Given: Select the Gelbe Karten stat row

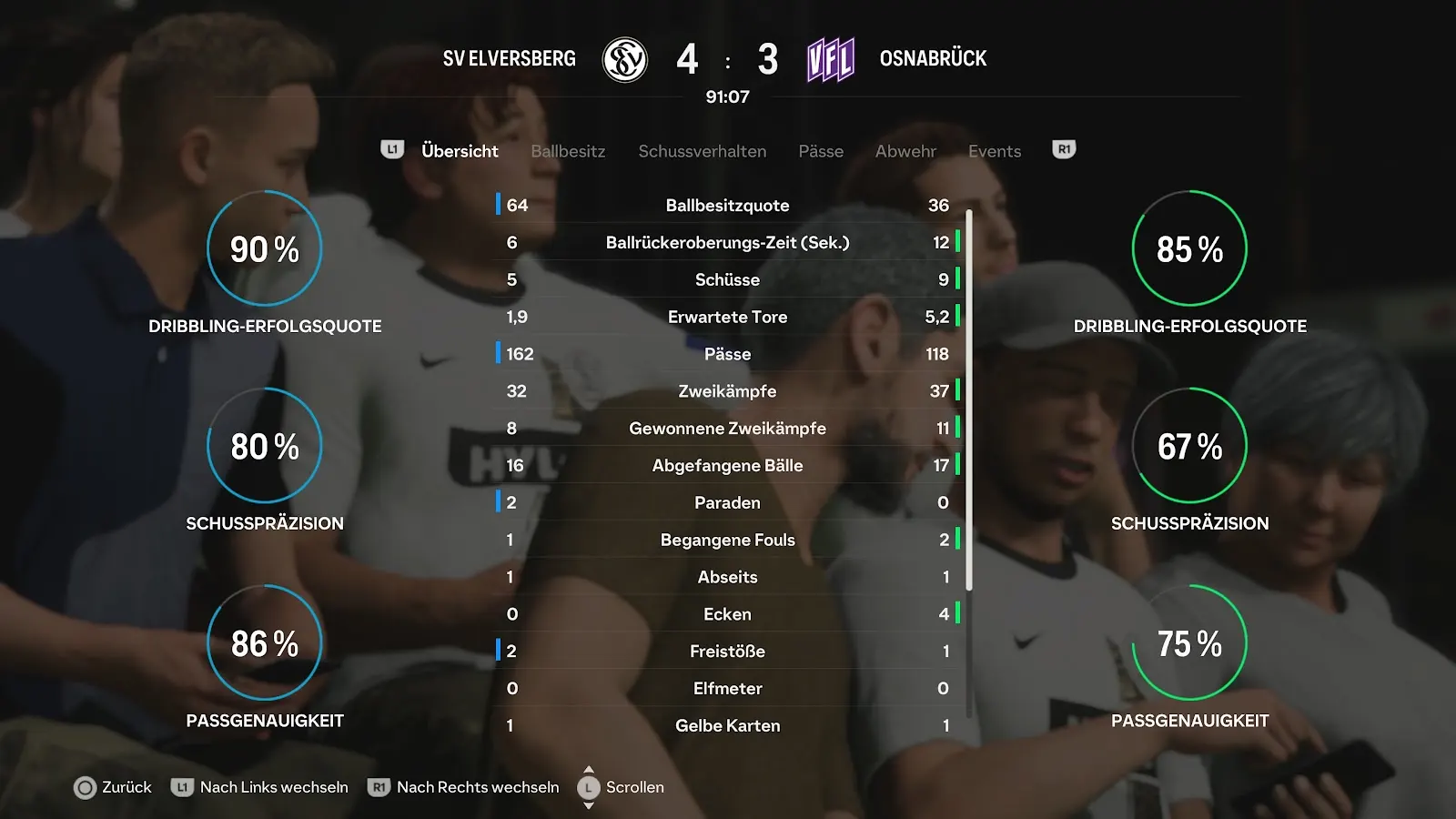Looking at the screenshot, I should [727, 725].
